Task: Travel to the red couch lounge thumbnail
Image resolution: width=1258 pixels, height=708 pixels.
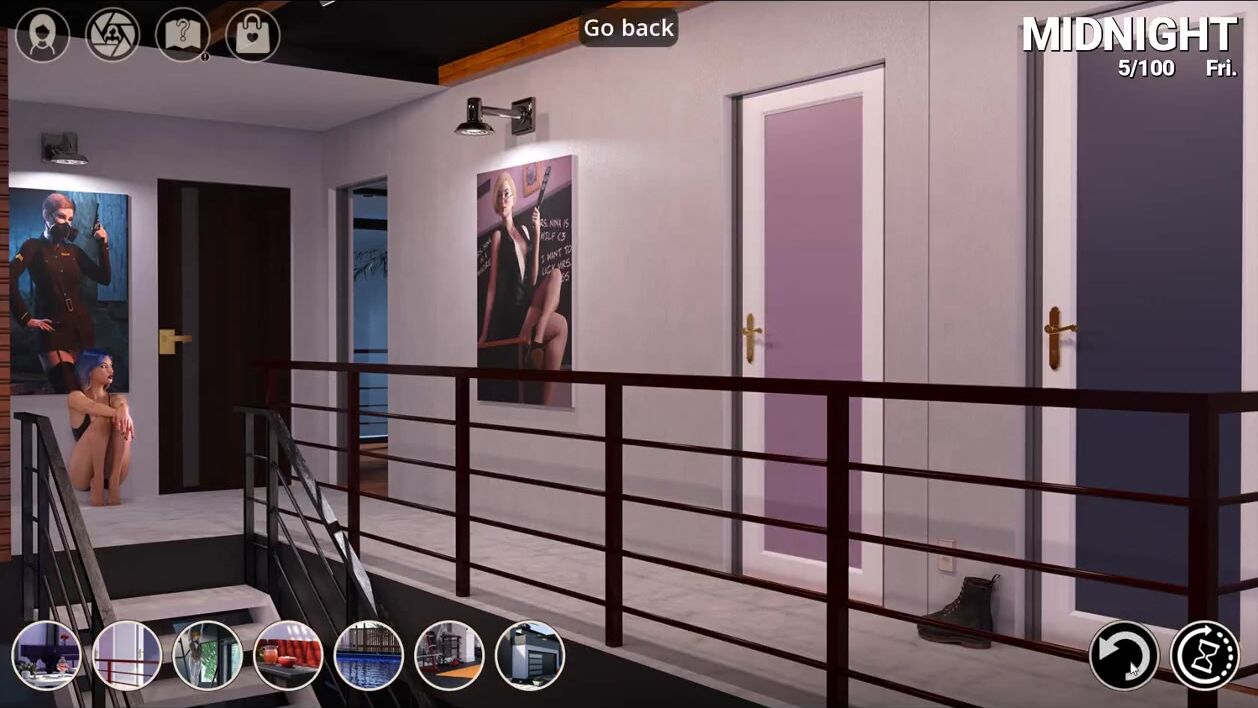Action: 288,655
